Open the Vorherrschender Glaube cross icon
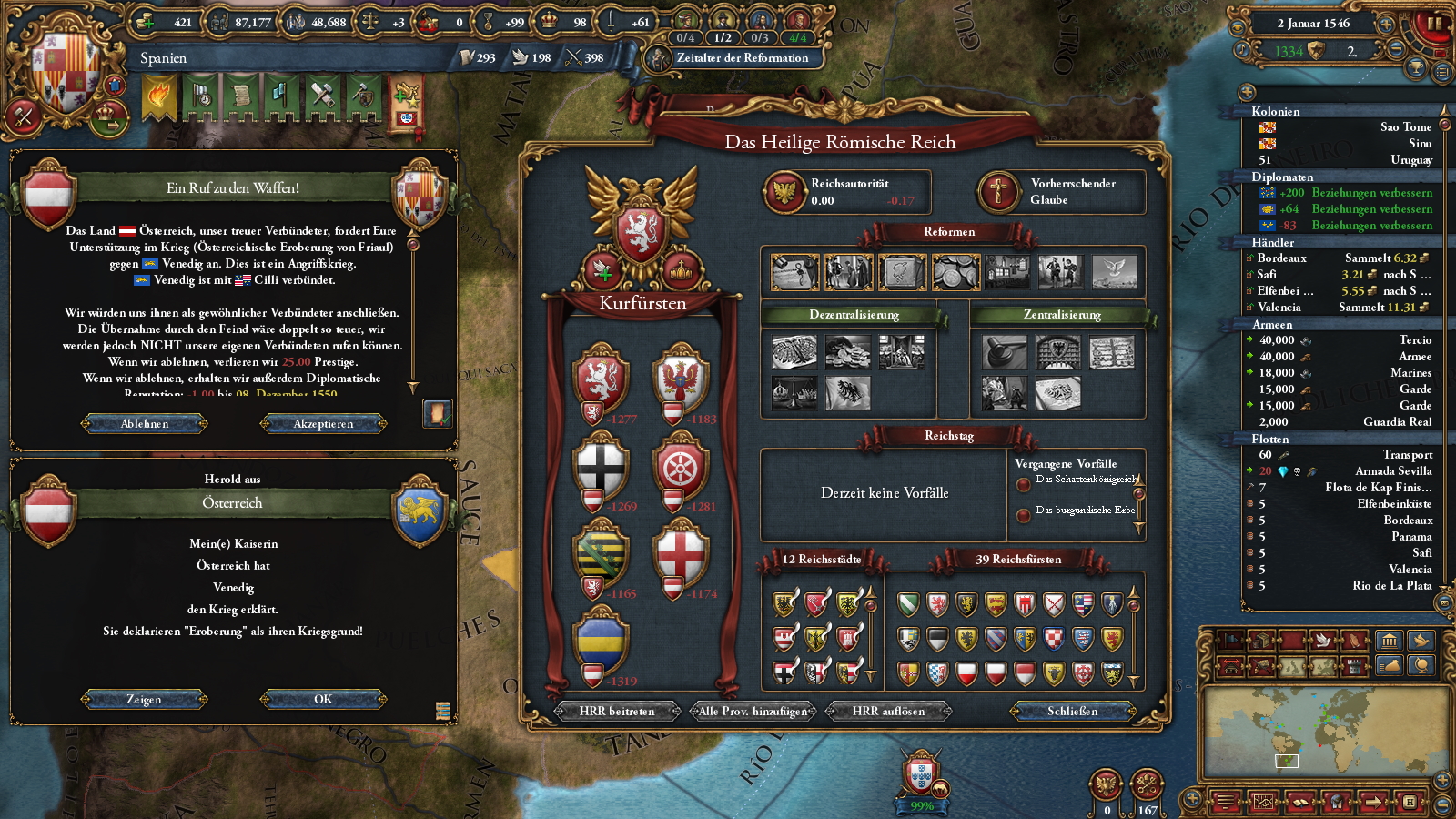This screenshot has width=1456, height=819. click(998, 190)
